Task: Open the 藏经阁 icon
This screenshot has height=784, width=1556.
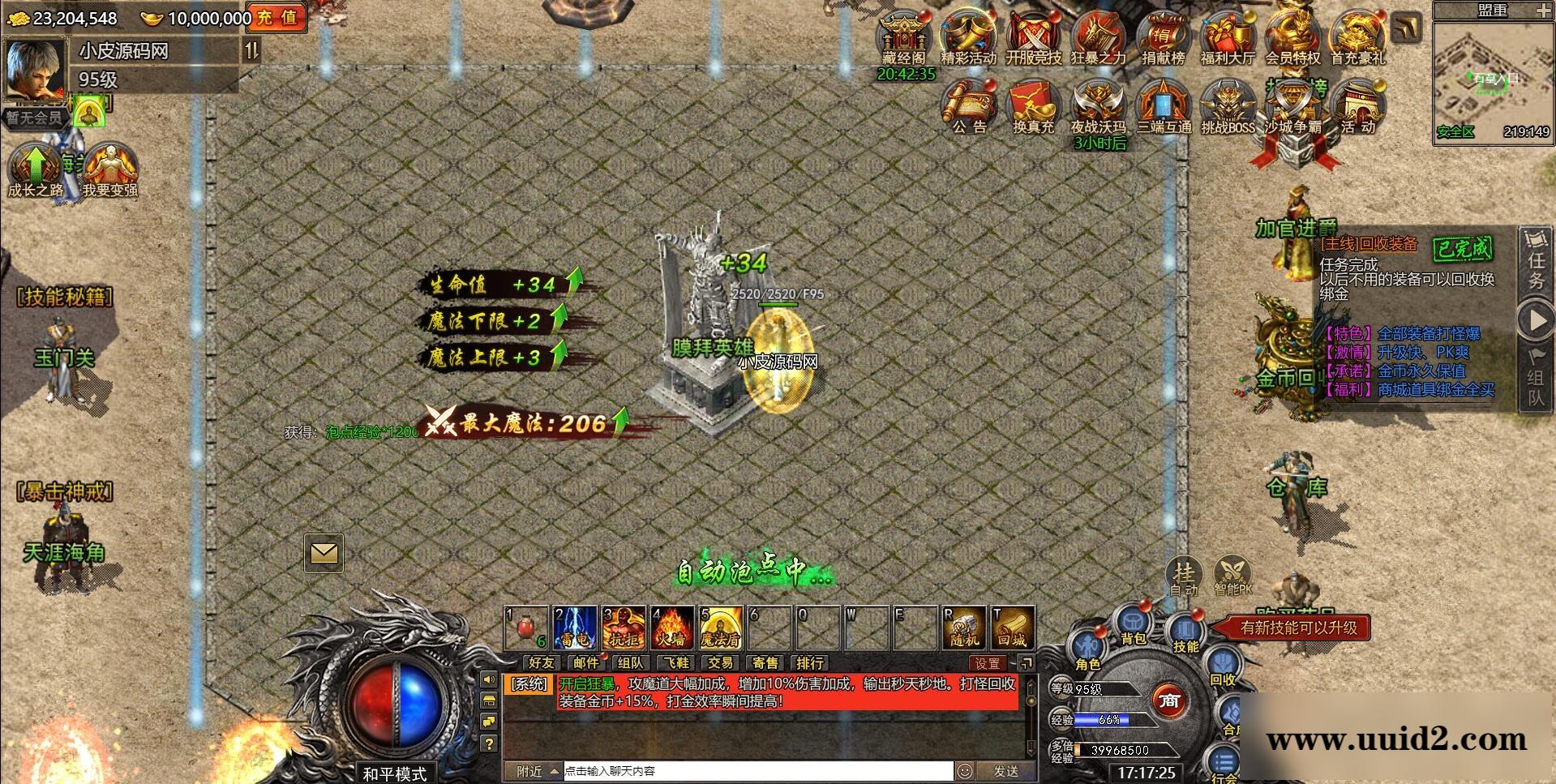Action: coord(904,37)
